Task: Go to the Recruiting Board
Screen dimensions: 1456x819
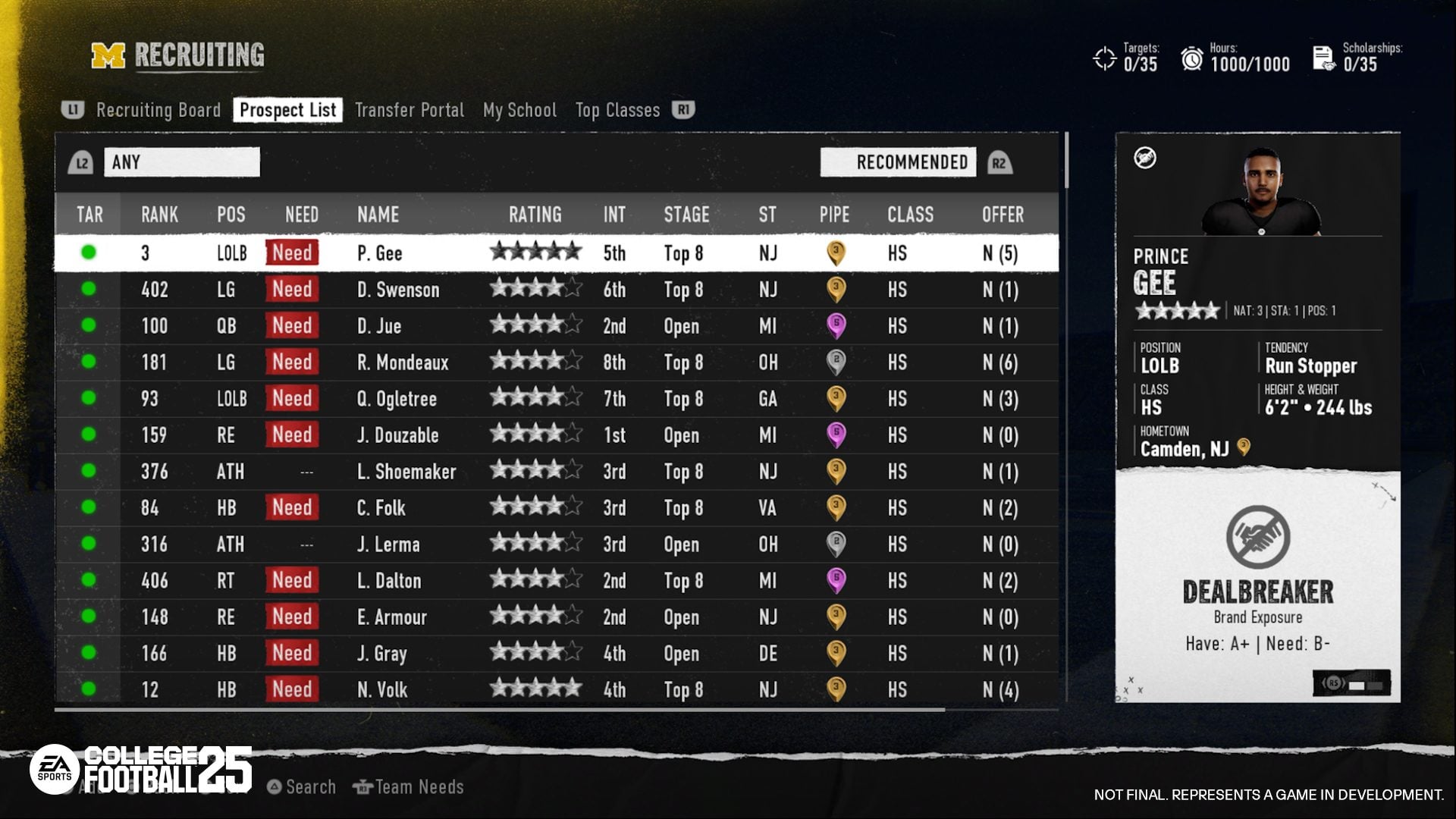Action: click(158, 110)
